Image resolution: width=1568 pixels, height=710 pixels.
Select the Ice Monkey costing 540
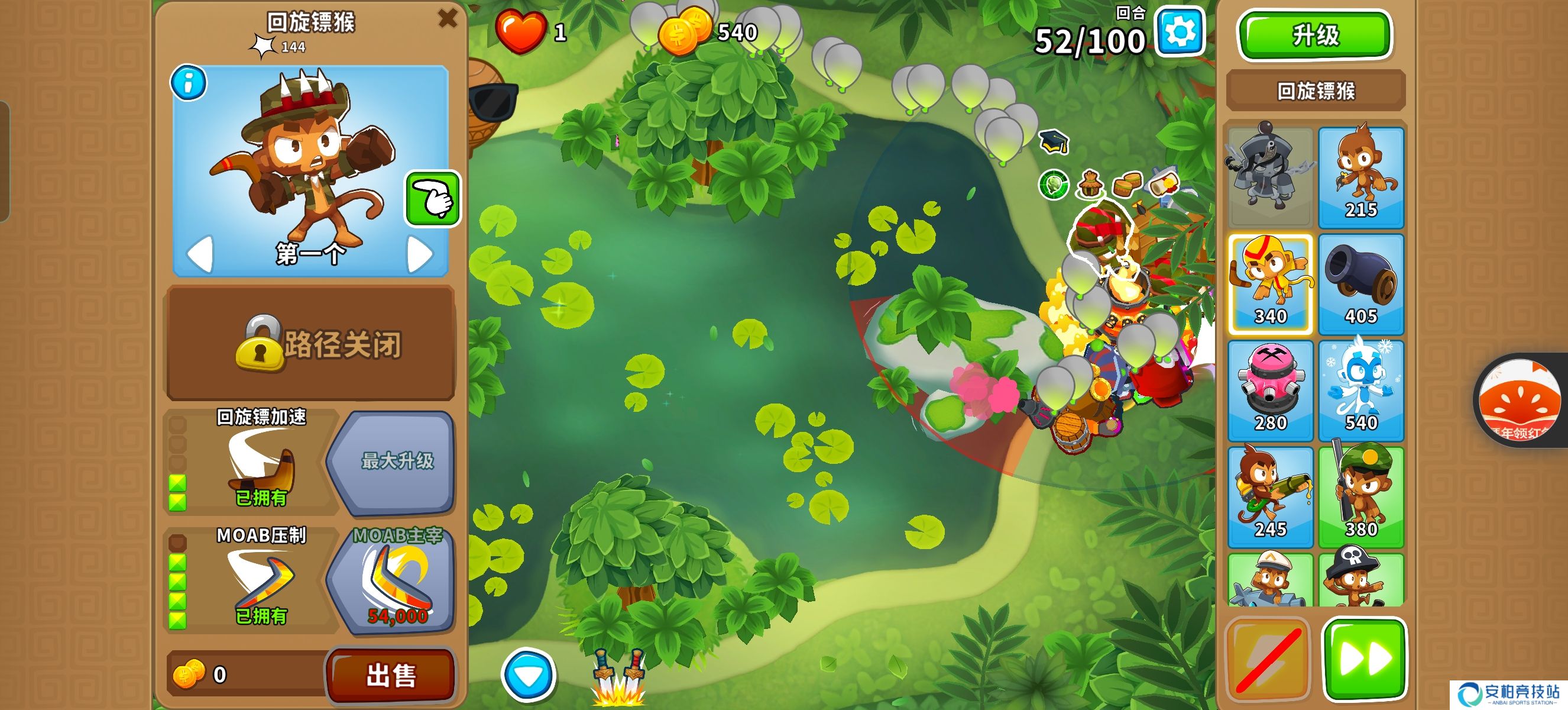[1360, 390]
